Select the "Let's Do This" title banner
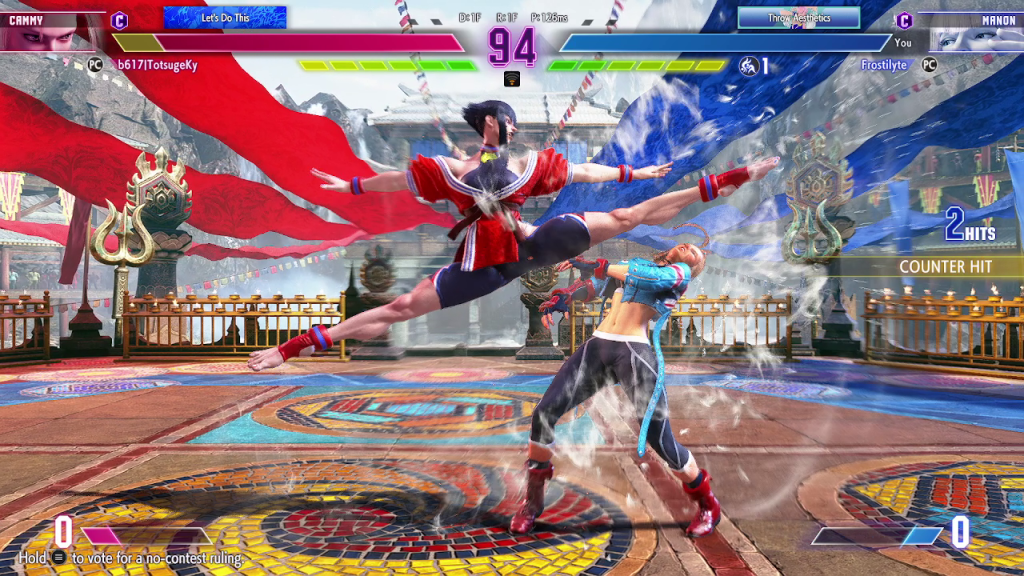Screen dimensions: 1024x576 coord(225,17)
